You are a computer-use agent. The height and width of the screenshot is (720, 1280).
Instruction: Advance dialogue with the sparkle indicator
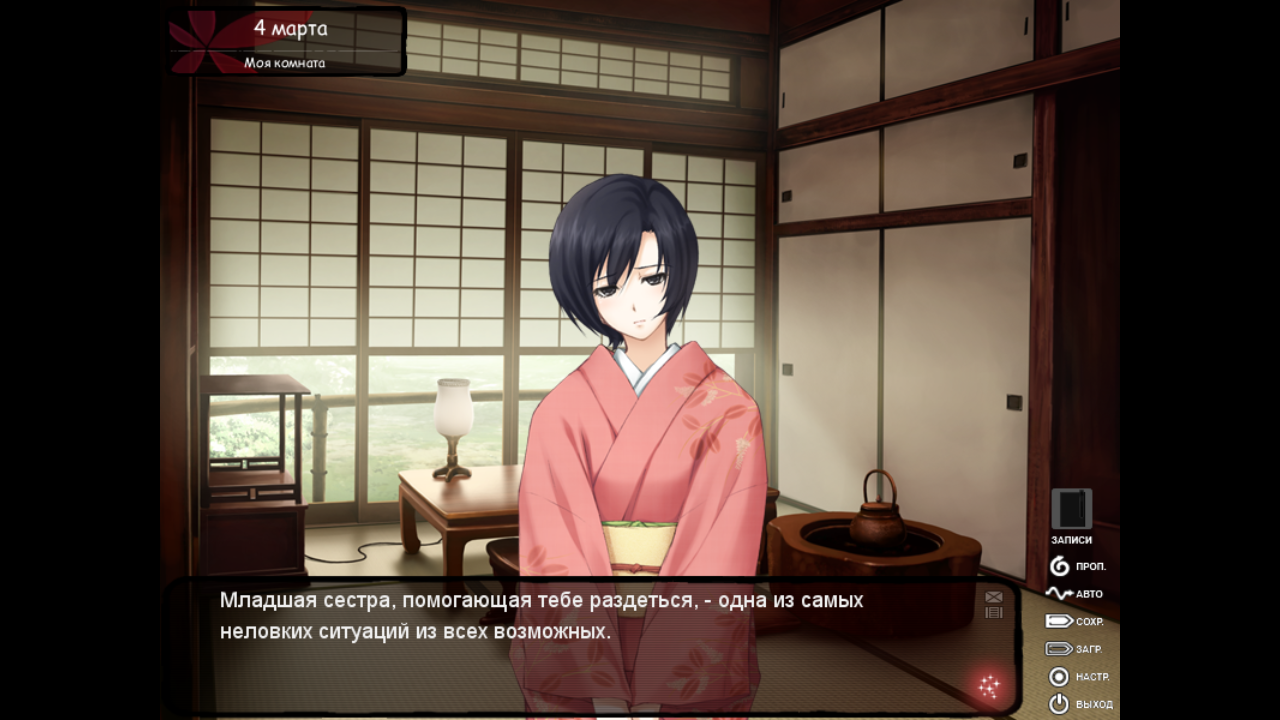(989, 686)
